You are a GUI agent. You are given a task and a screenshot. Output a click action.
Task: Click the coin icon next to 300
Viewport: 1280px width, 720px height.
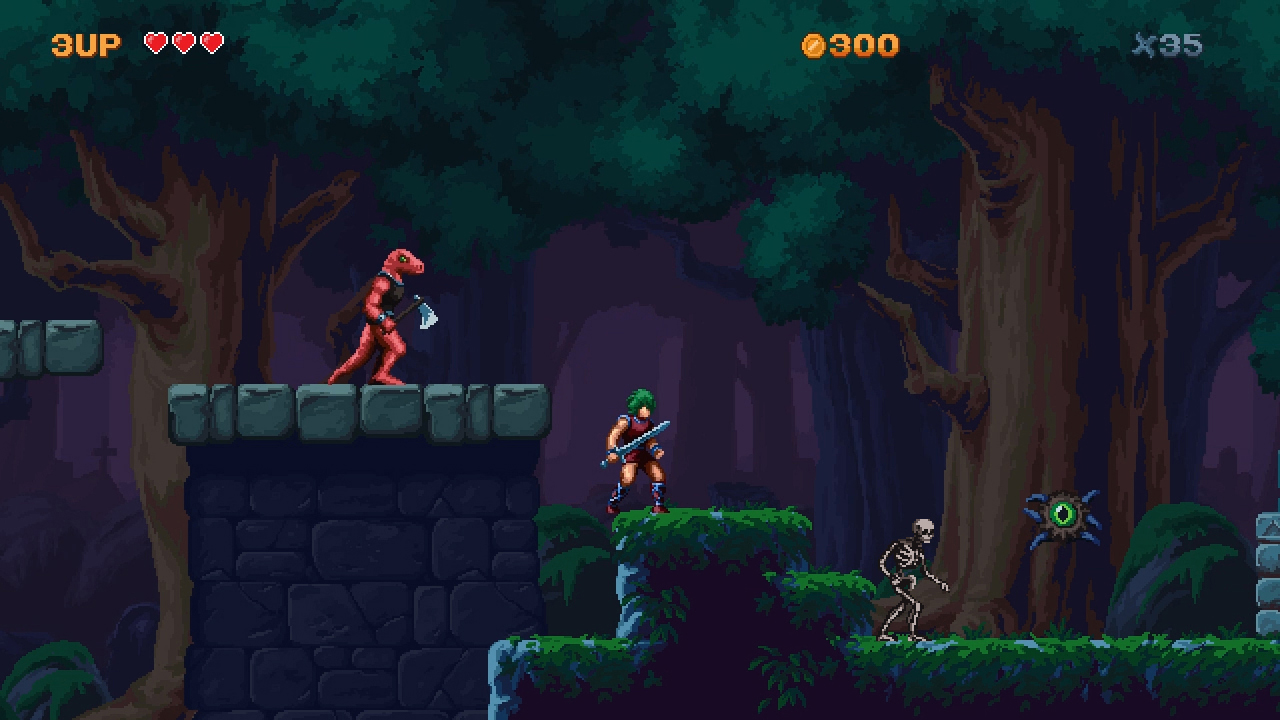(x=815, y=45)
